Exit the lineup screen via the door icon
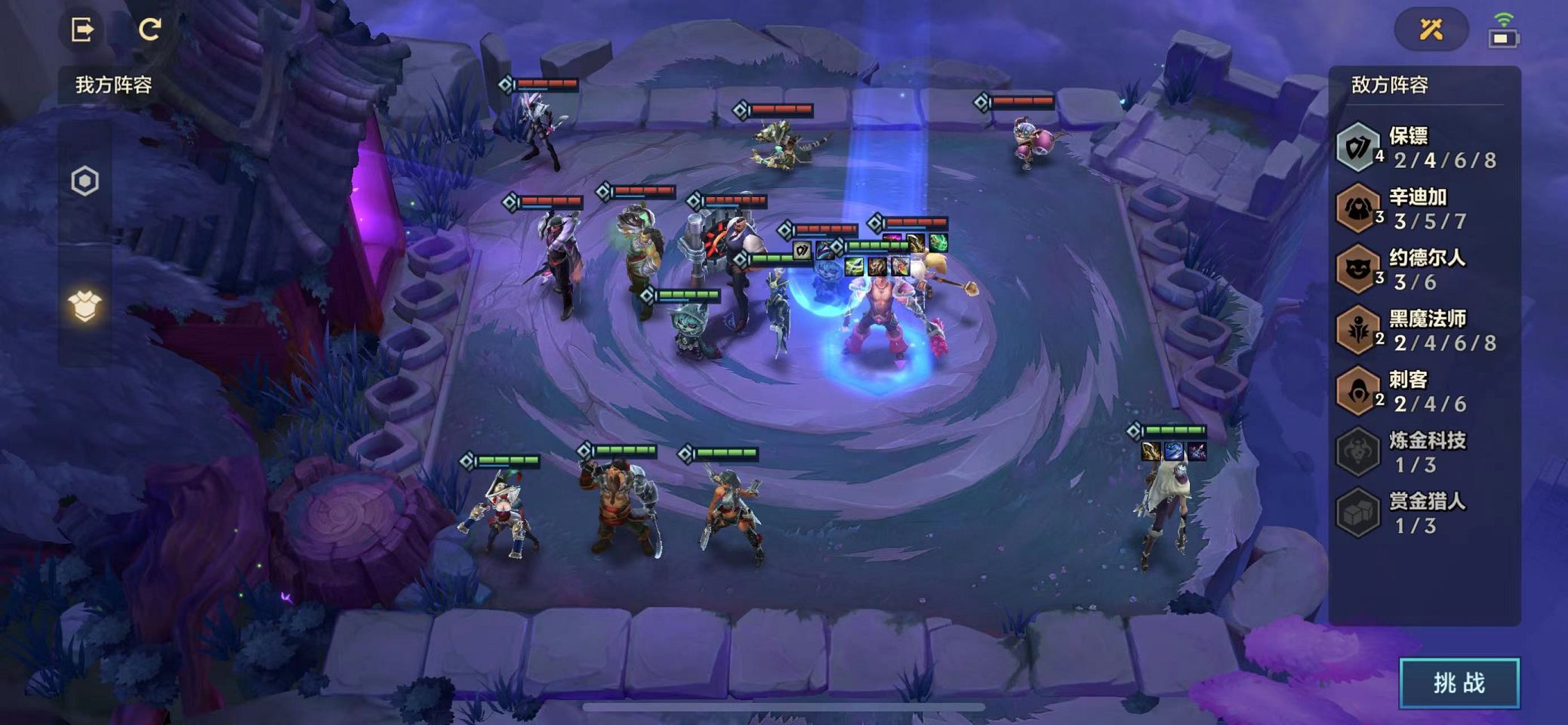This screenshot has width=1568, height=725. click(x=82, y=29)
